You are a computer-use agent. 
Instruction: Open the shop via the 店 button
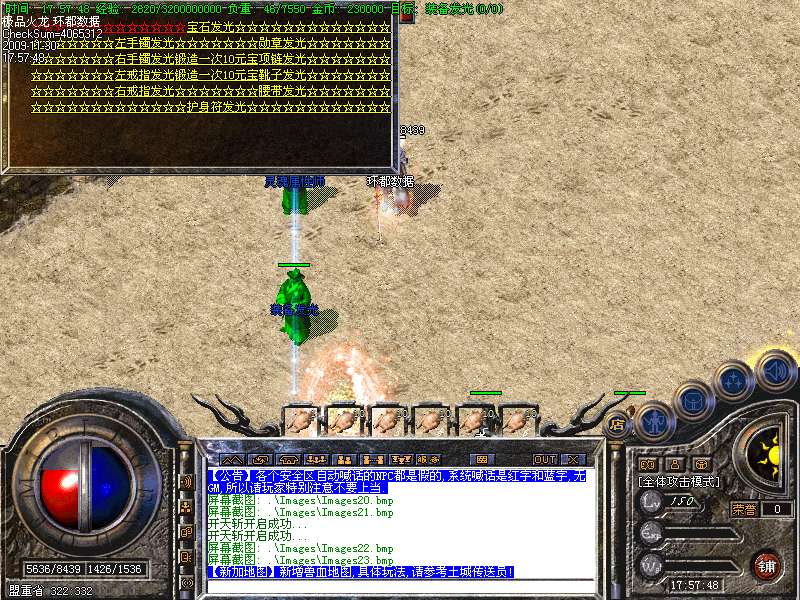[x=617, y=424]
